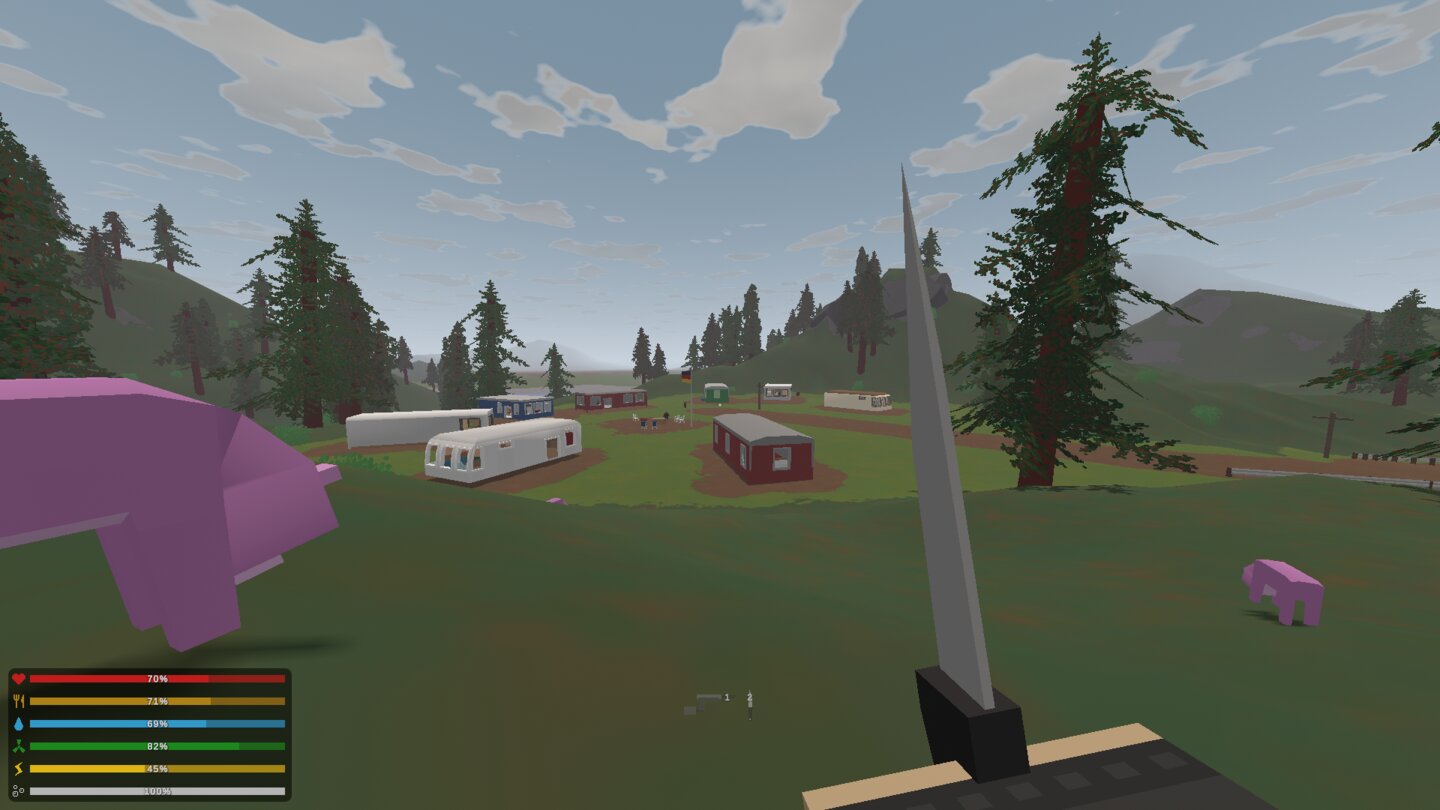The image size is (1440, 810).
Task: Click the number badge on hotbar slot 2
Action: 750,696
